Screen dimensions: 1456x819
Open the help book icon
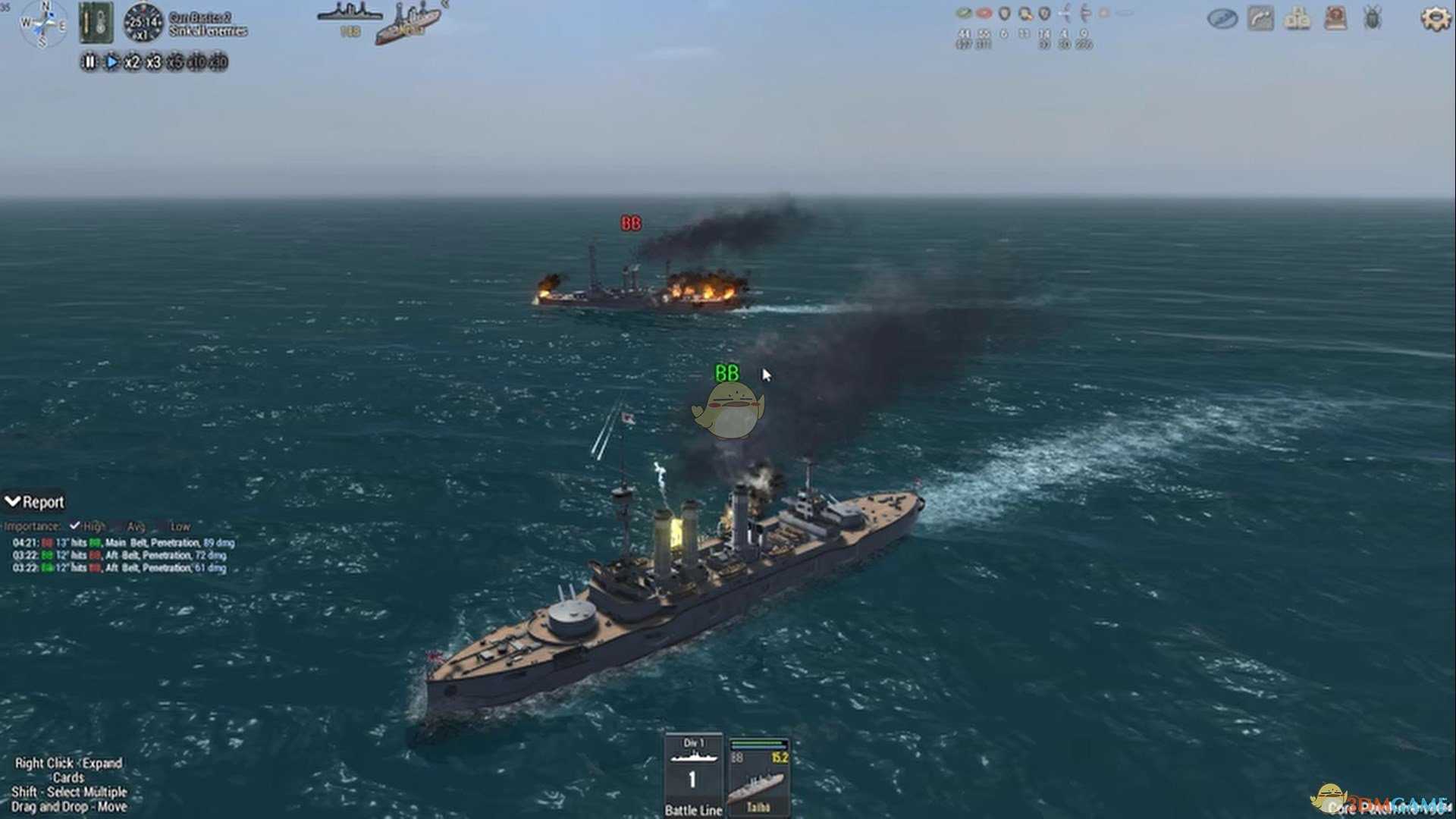click(x=1335, y=17)
